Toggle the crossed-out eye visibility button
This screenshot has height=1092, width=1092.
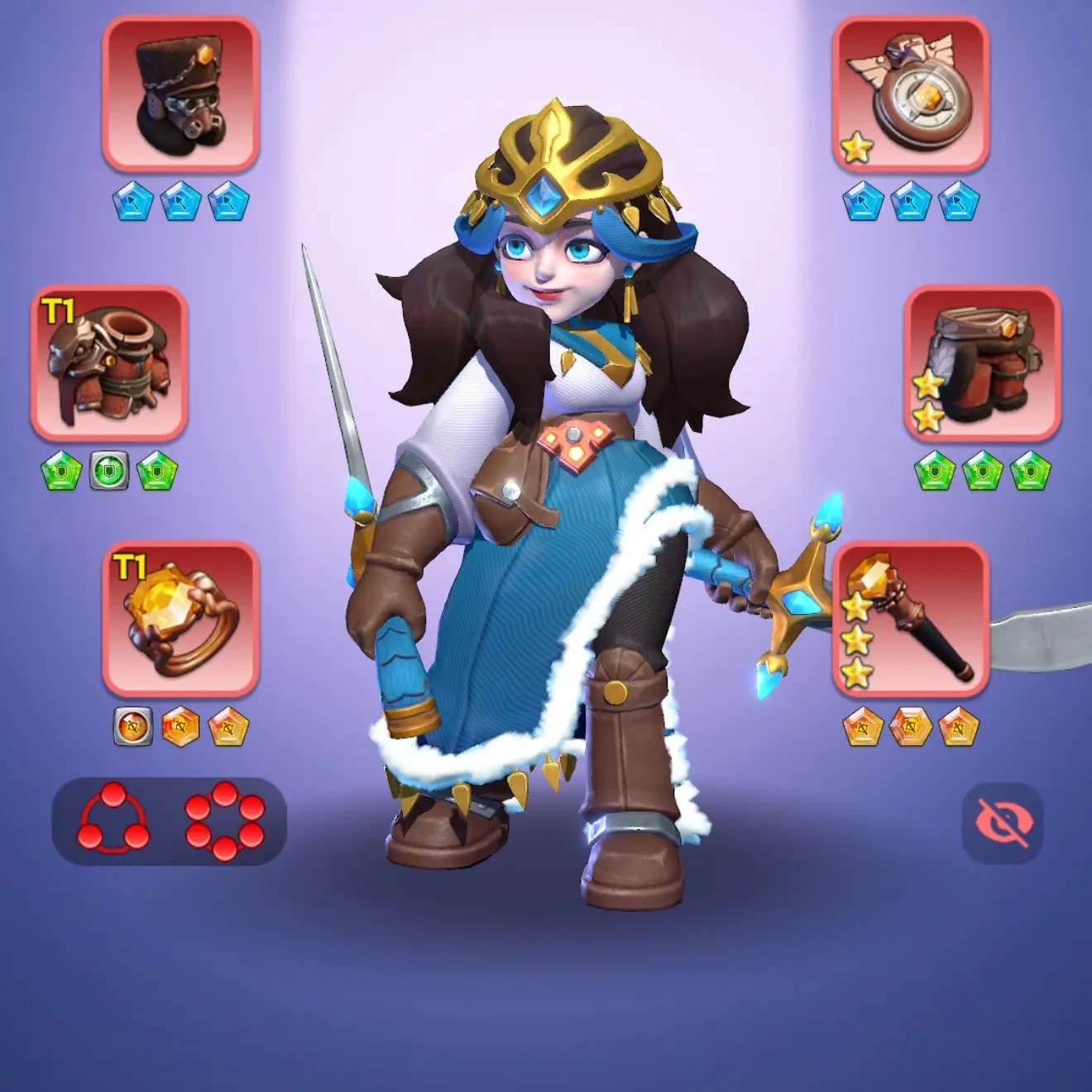(x=1003, y=822)
